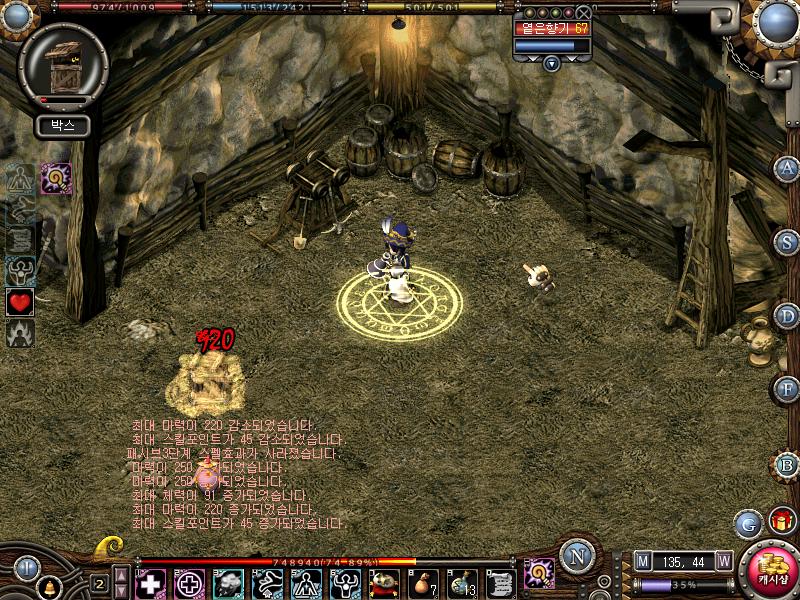
Task: Click the purple swirl buff icon
Action: (x=53, y=178)
